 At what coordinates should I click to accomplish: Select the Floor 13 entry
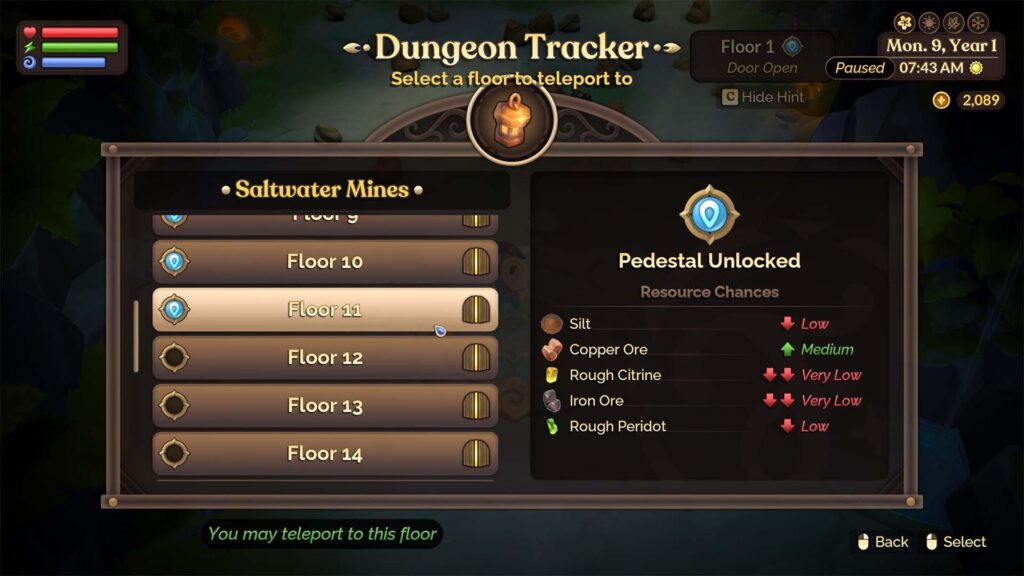pyautogui.click(x=324, y=406)
